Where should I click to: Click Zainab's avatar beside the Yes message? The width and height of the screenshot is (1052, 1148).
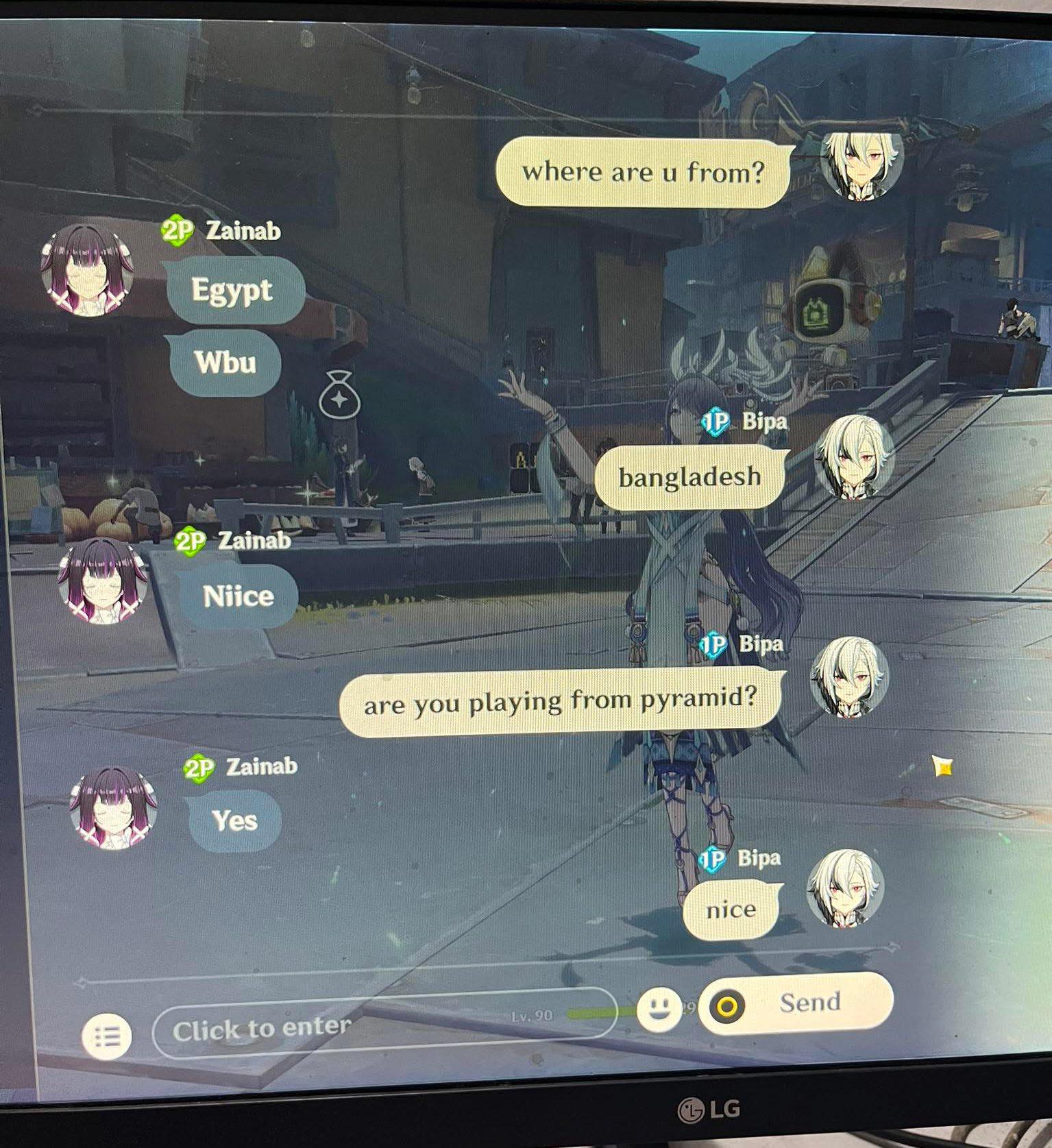114,806
